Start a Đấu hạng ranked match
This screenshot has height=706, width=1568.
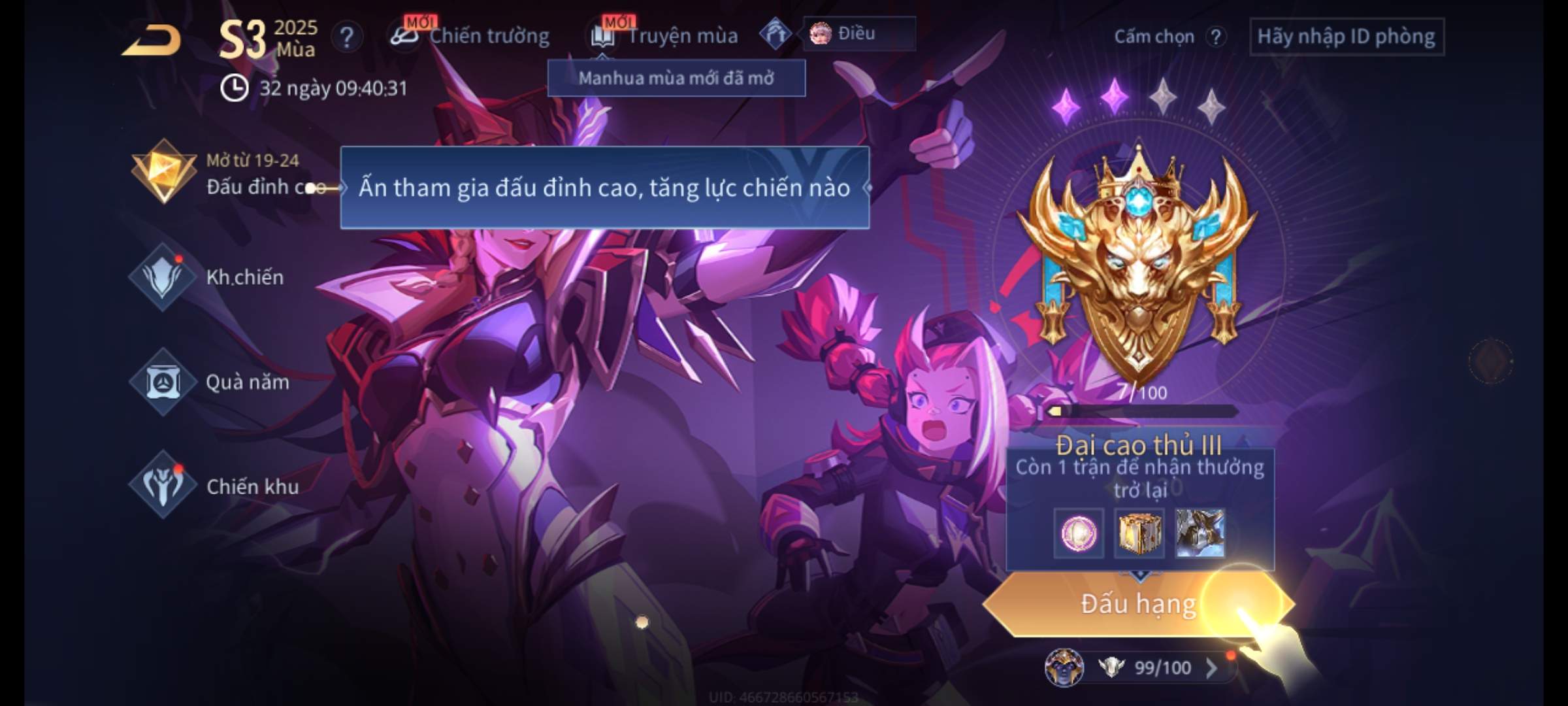1137,604
